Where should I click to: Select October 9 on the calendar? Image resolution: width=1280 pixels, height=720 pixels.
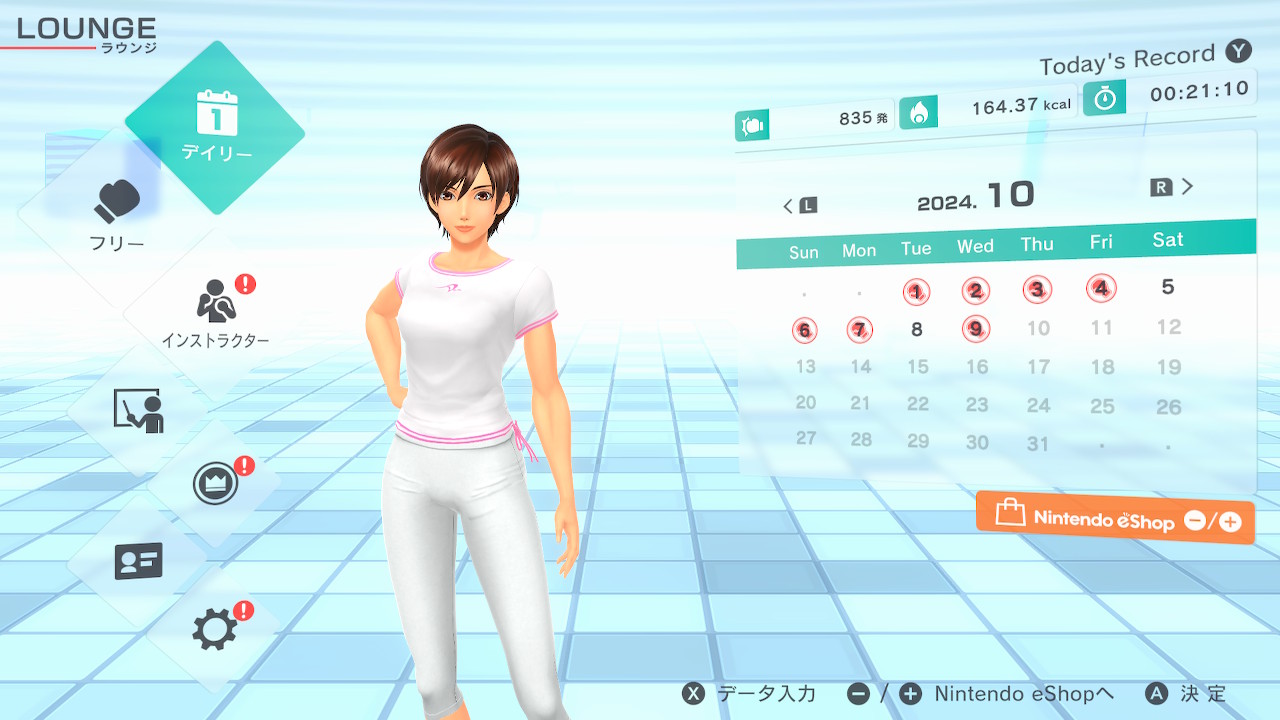pyautogui.click(x=976, y=328)
